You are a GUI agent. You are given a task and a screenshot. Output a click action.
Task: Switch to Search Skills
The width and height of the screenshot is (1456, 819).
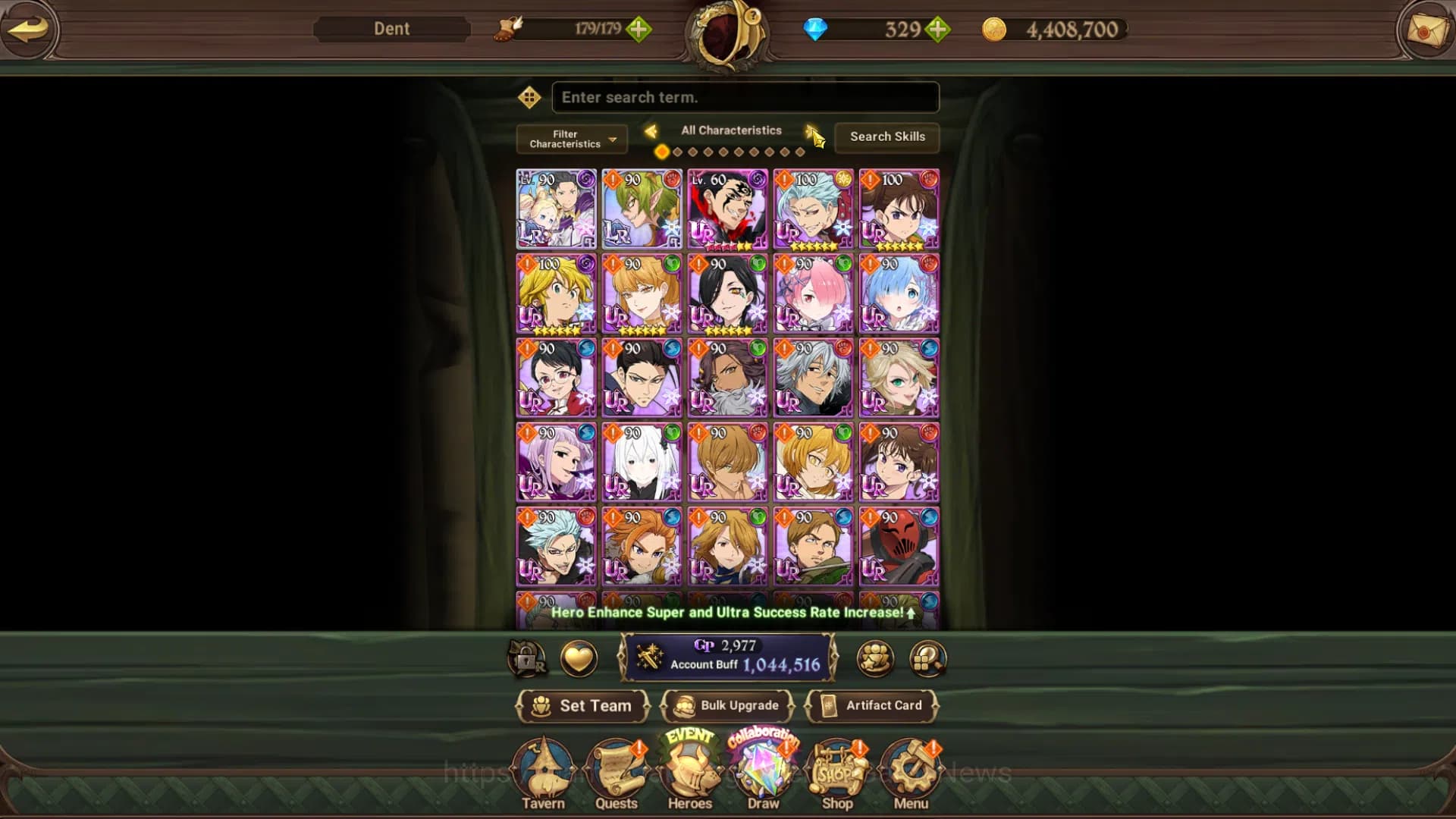click(x=886, y=137)
